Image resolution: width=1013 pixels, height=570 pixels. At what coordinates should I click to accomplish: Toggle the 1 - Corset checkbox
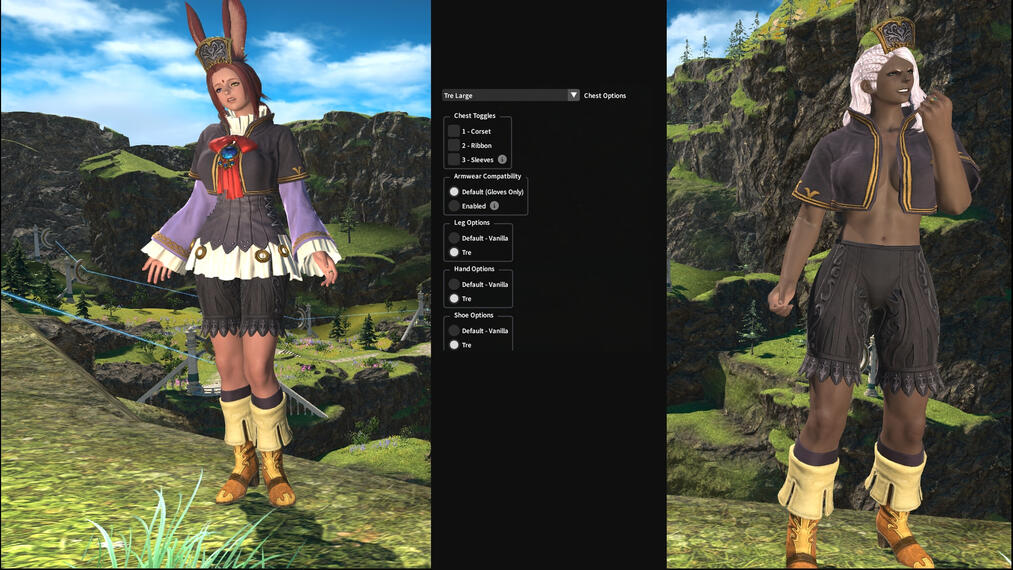pos(454,131)
